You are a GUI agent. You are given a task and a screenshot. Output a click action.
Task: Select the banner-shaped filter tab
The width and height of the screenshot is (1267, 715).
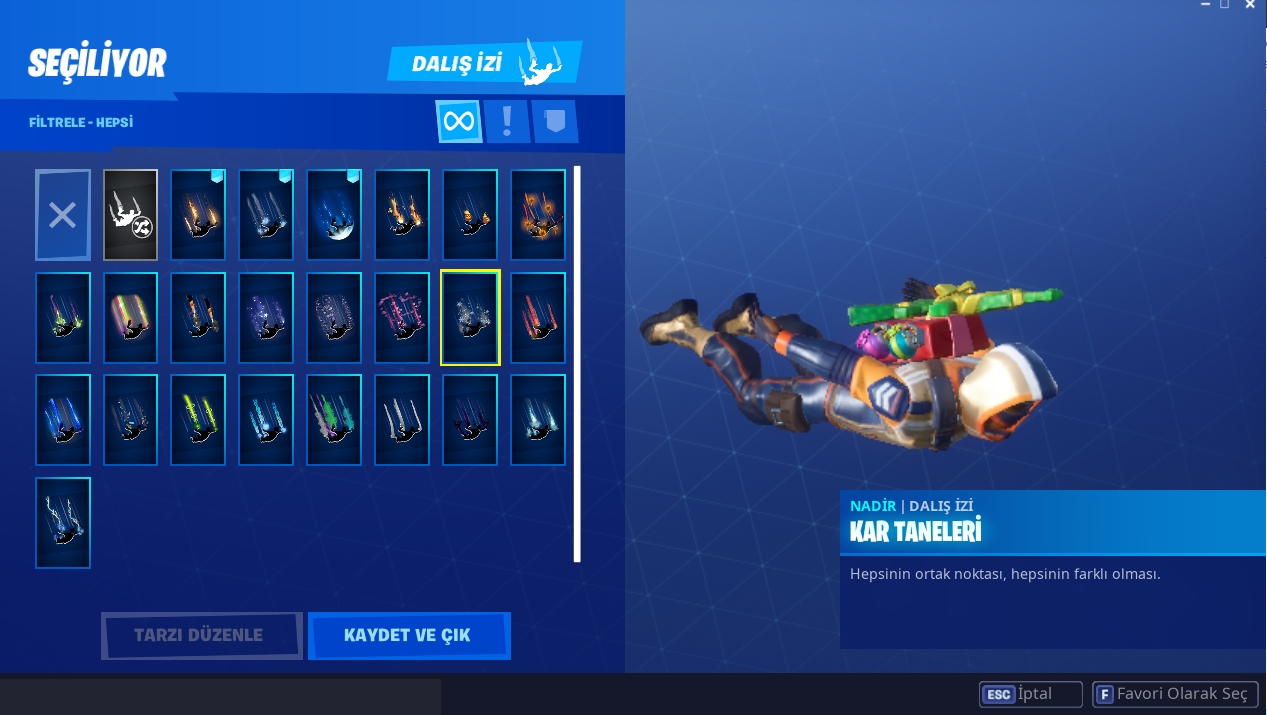click(554, 122)
